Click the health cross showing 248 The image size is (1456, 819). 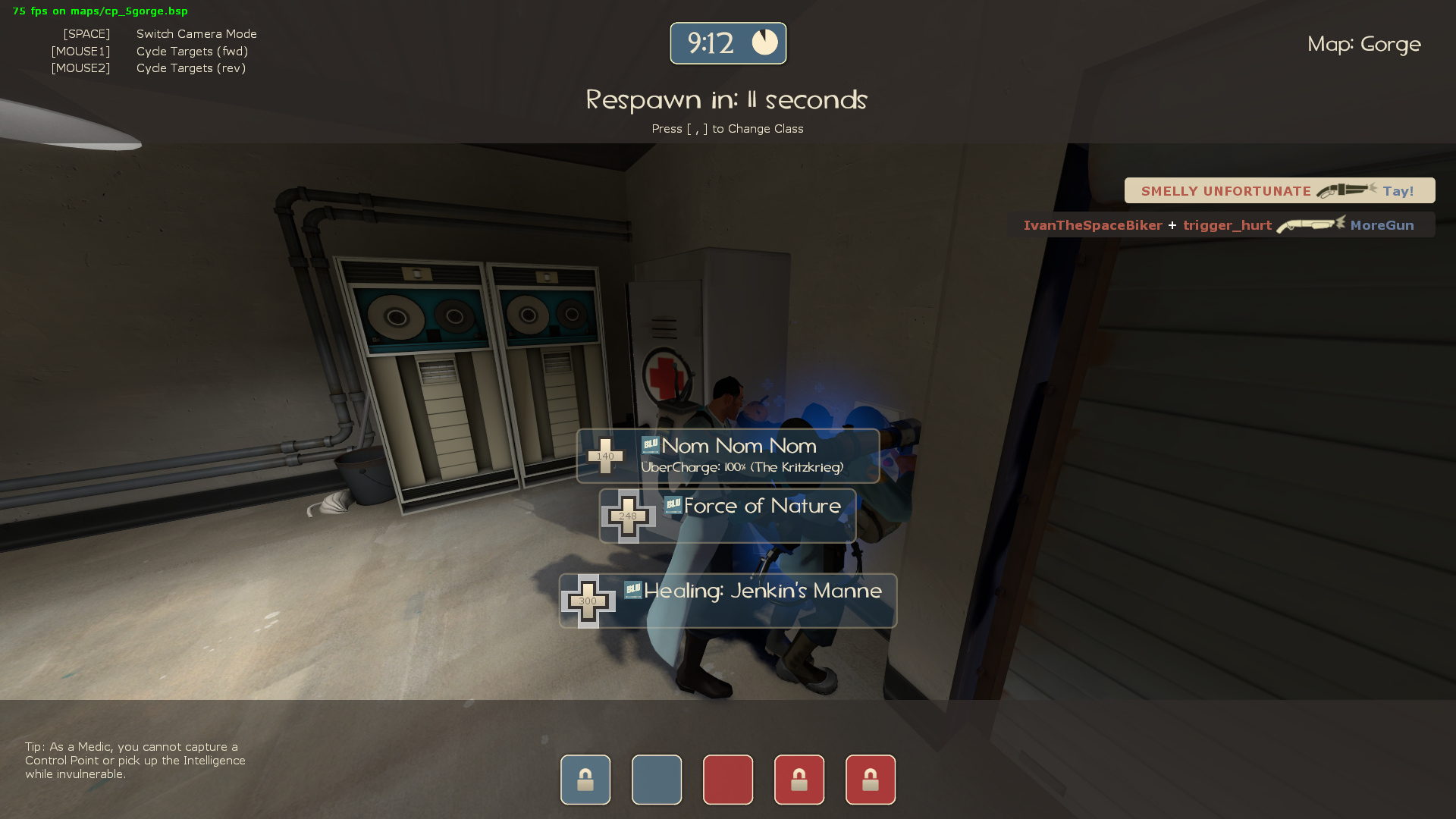click(627, 516)
